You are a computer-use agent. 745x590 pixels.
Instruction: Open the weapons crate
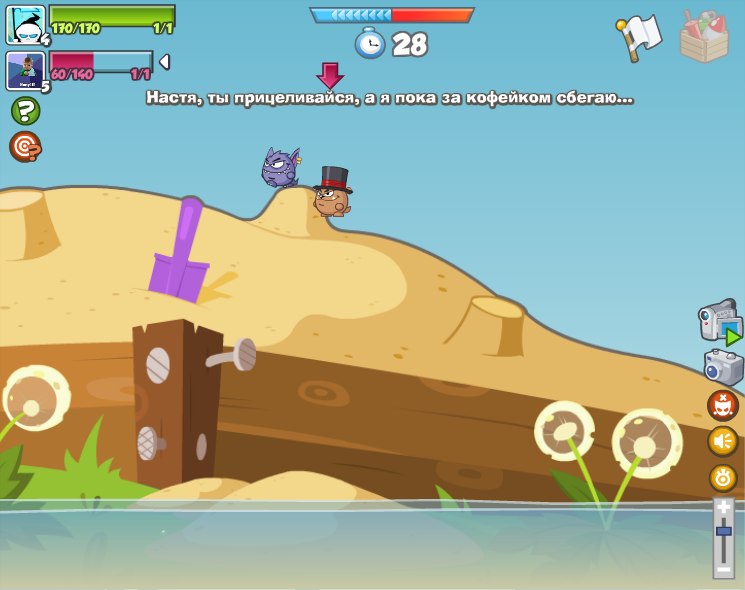point(704,36)
